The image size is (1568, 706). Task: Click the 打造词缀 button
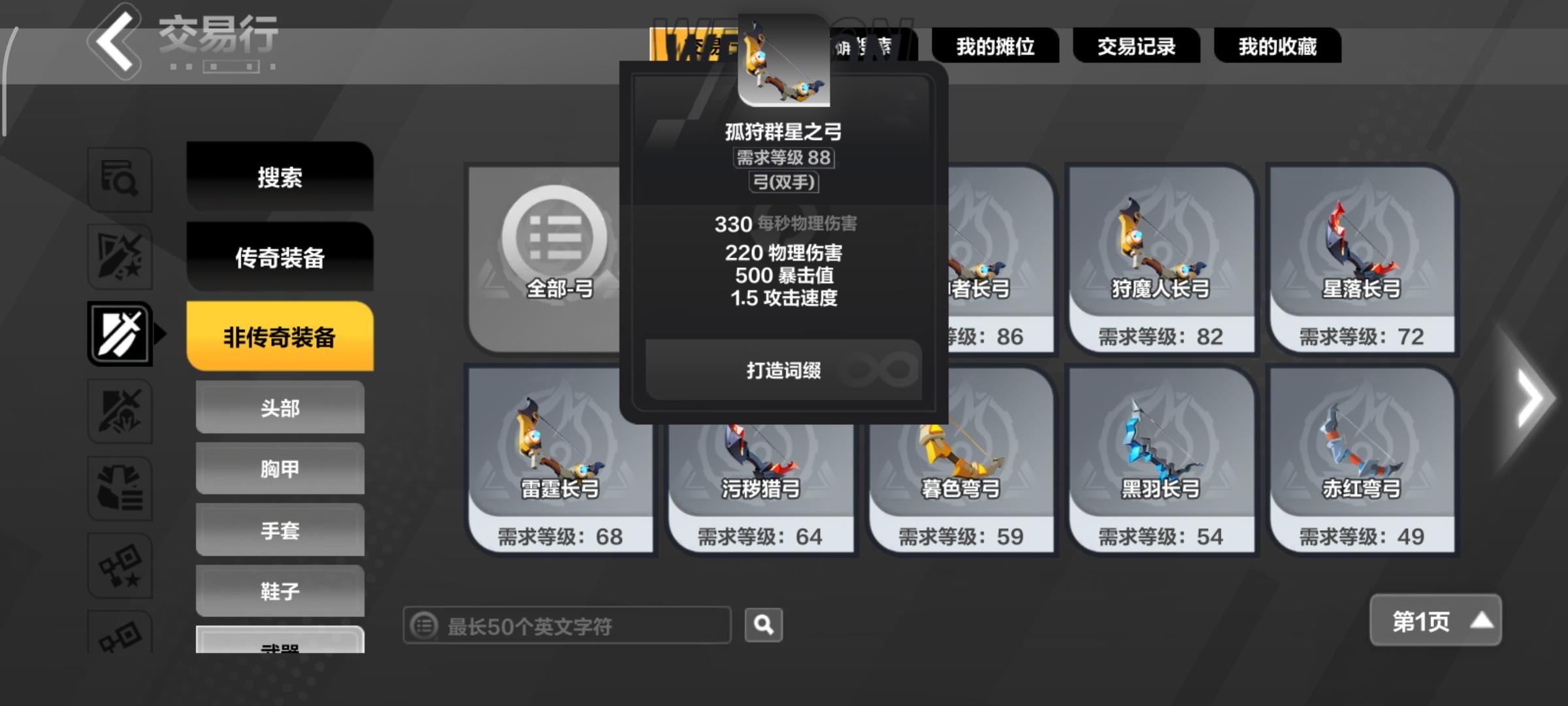785,370
